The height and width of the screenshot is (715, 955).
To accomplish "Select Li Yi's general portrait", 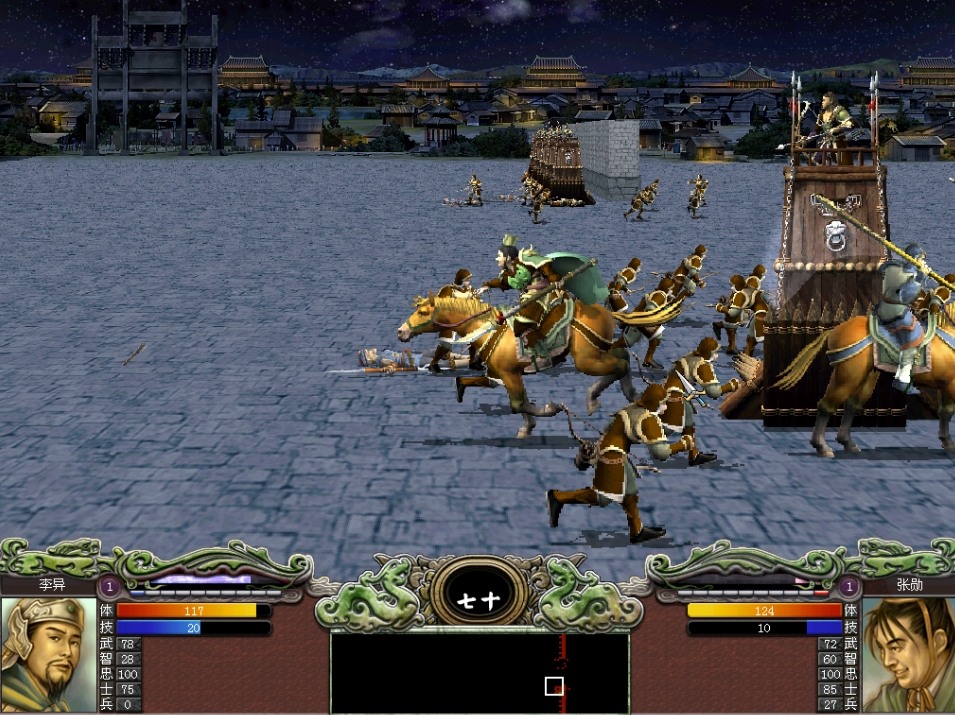I will point(48,654).
